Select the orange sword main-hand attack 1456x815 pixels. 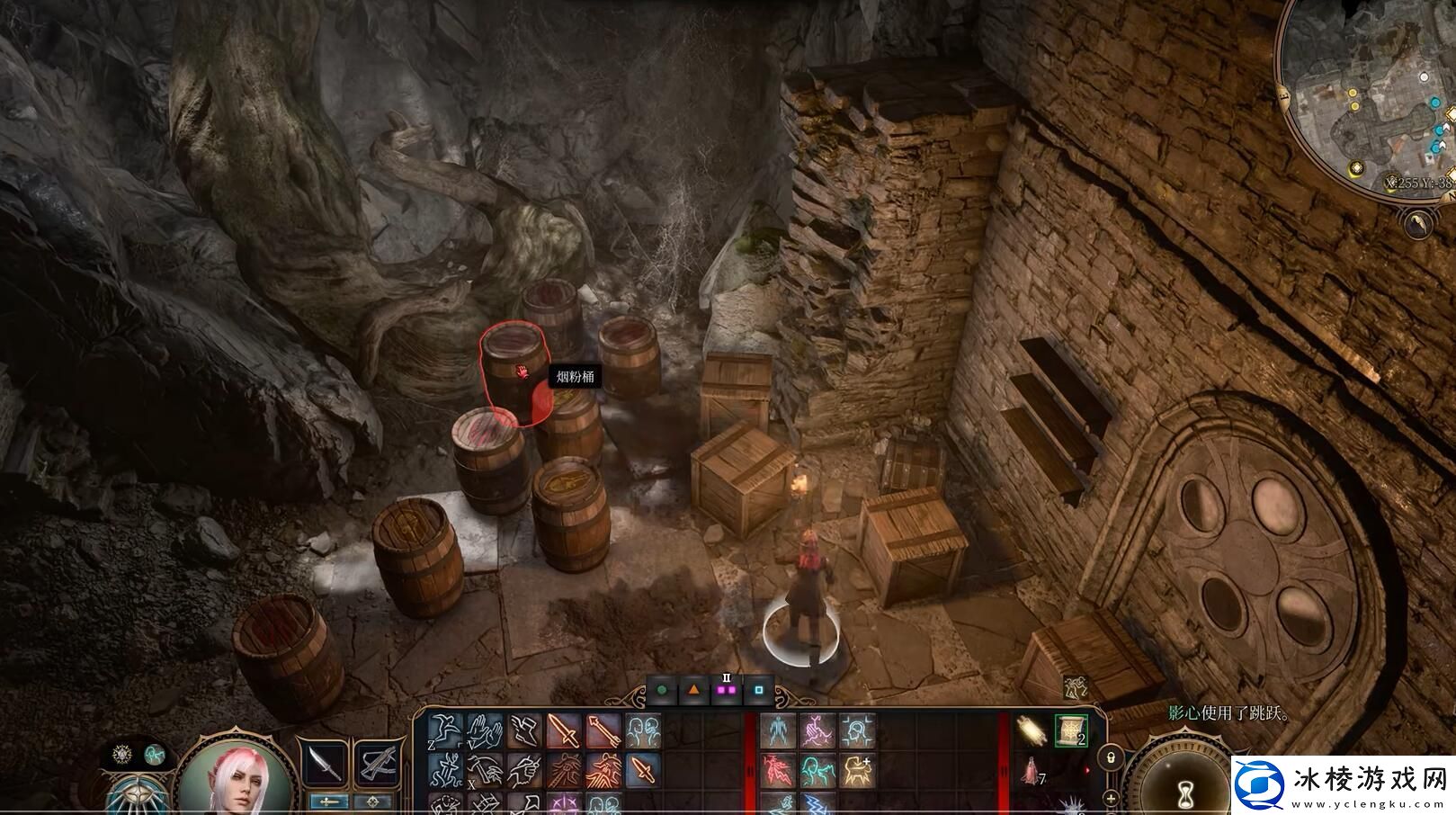tap(564, 731)
